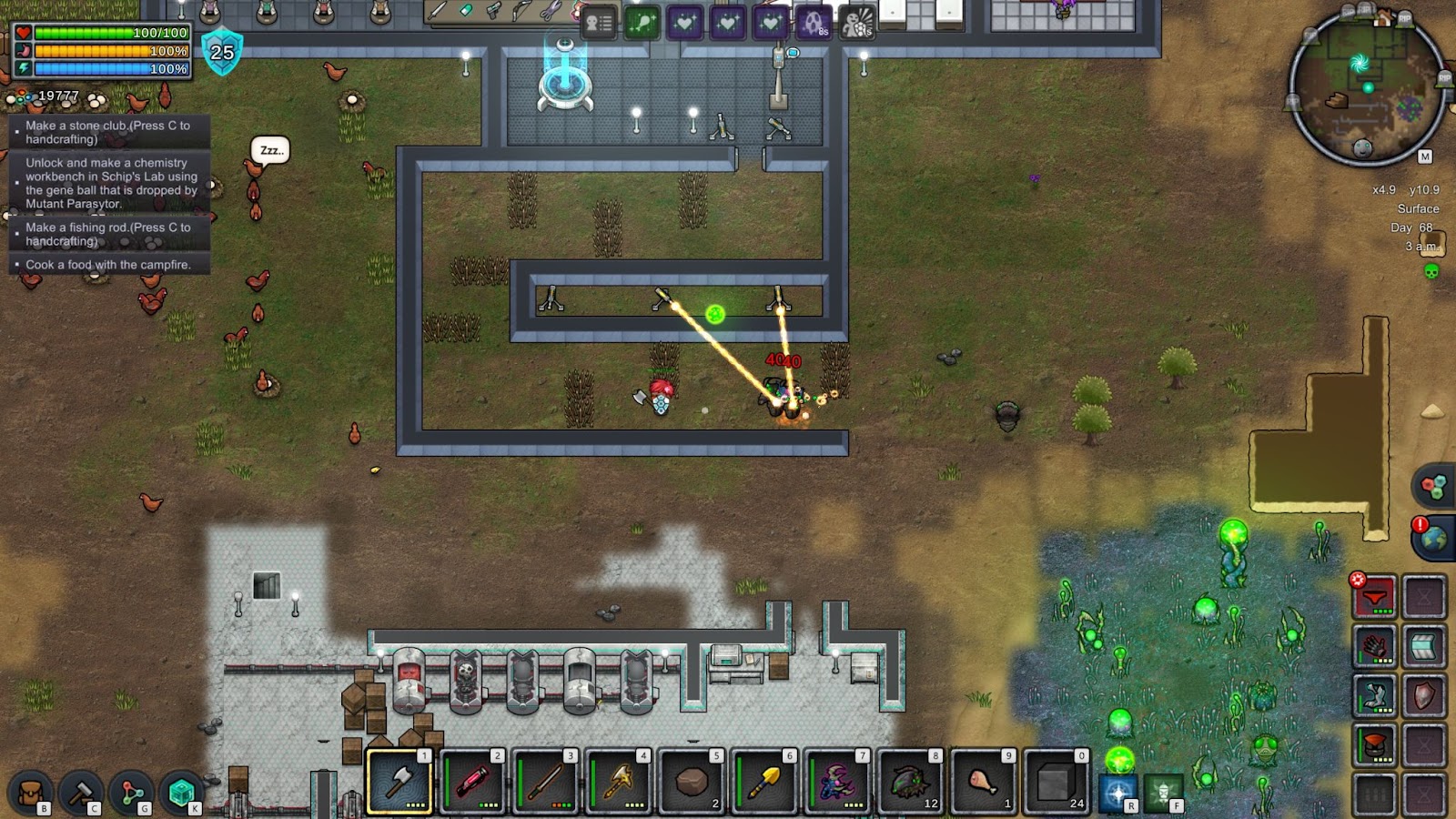The width and height of the screenshot is (1456, 819).
Task: Choose the stone block stack in slot 0
Action: pyautogui.click(x=1056, y=781)
